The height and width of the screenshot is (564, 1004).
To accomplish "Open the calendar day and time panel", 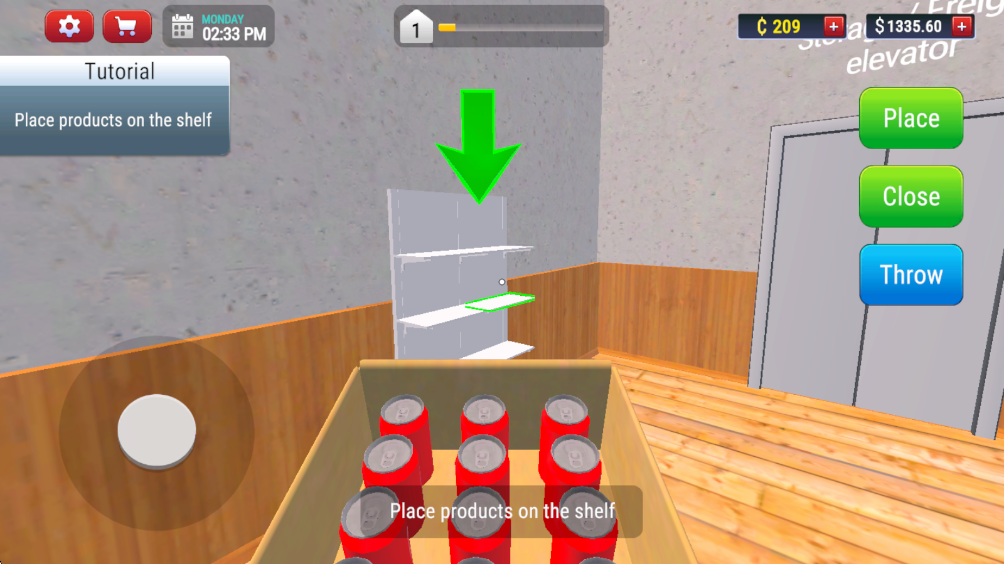I will click(x=218, y=27).
